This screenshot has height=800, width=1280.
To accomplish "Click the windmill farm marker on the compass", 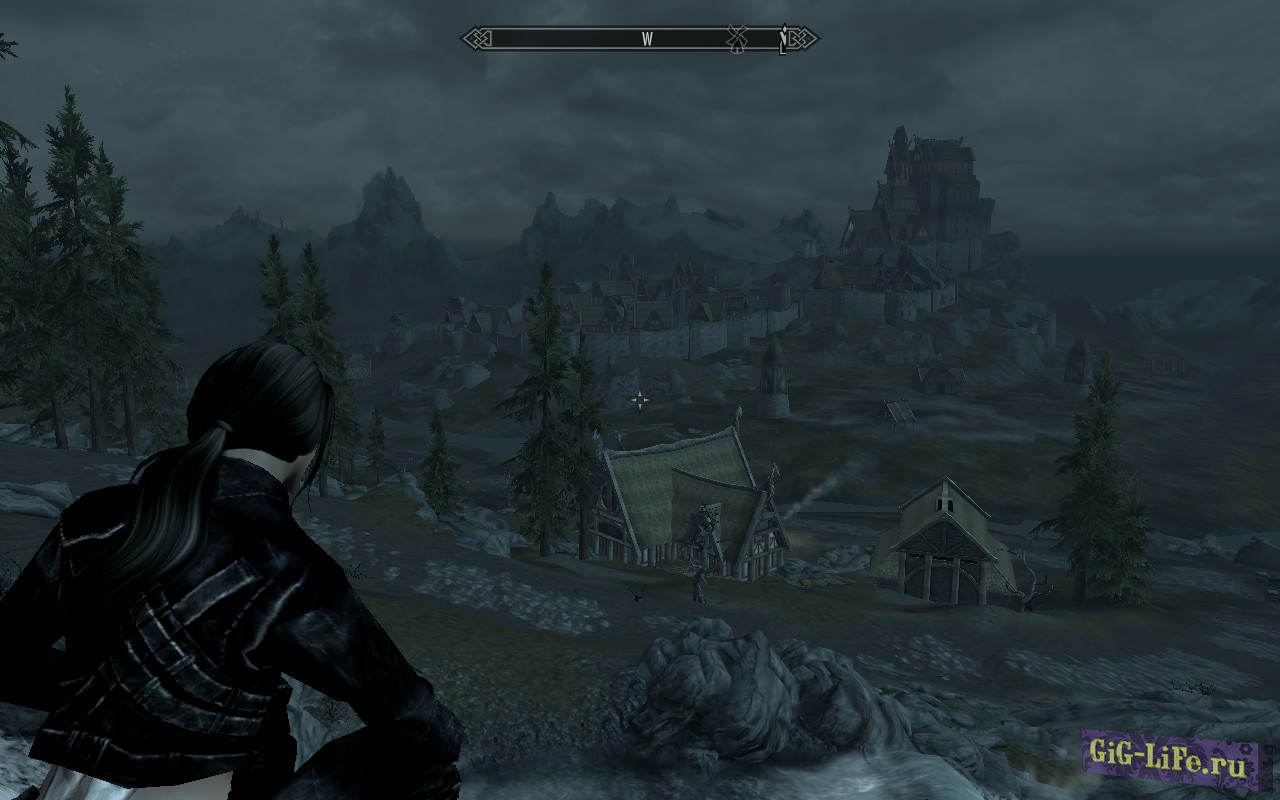I will [x=737, y=38].
